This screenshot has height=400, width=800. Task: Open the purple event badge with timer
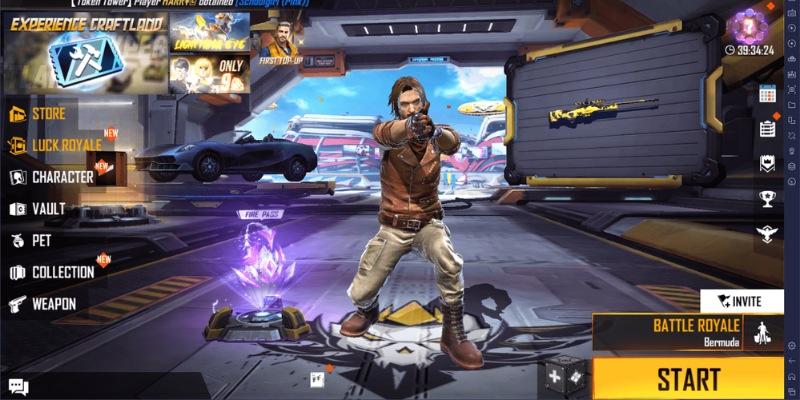tap(748, 28)
